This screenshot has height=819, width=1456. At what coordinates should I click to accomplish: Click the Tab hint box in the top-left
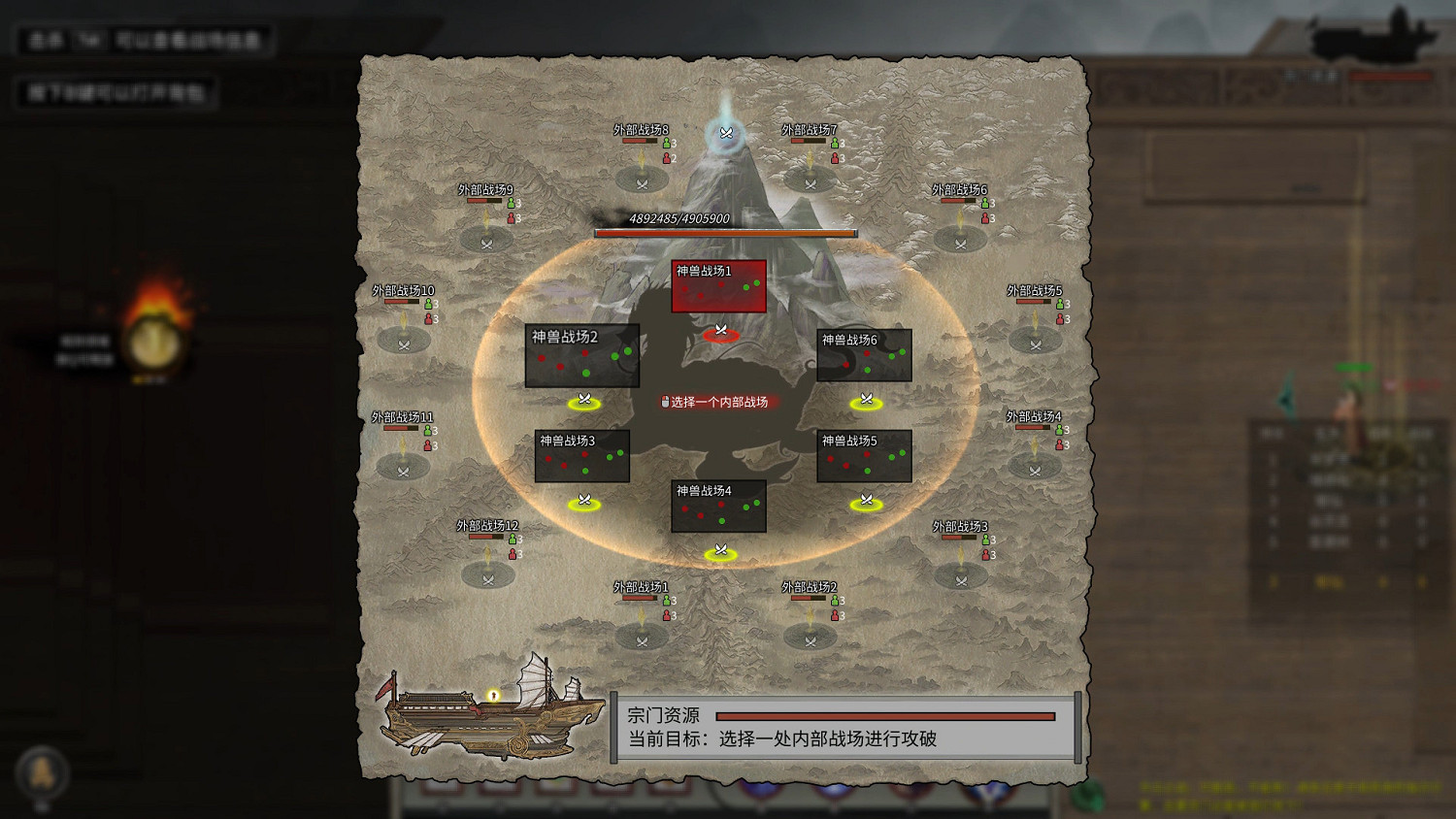coord(144,41)
